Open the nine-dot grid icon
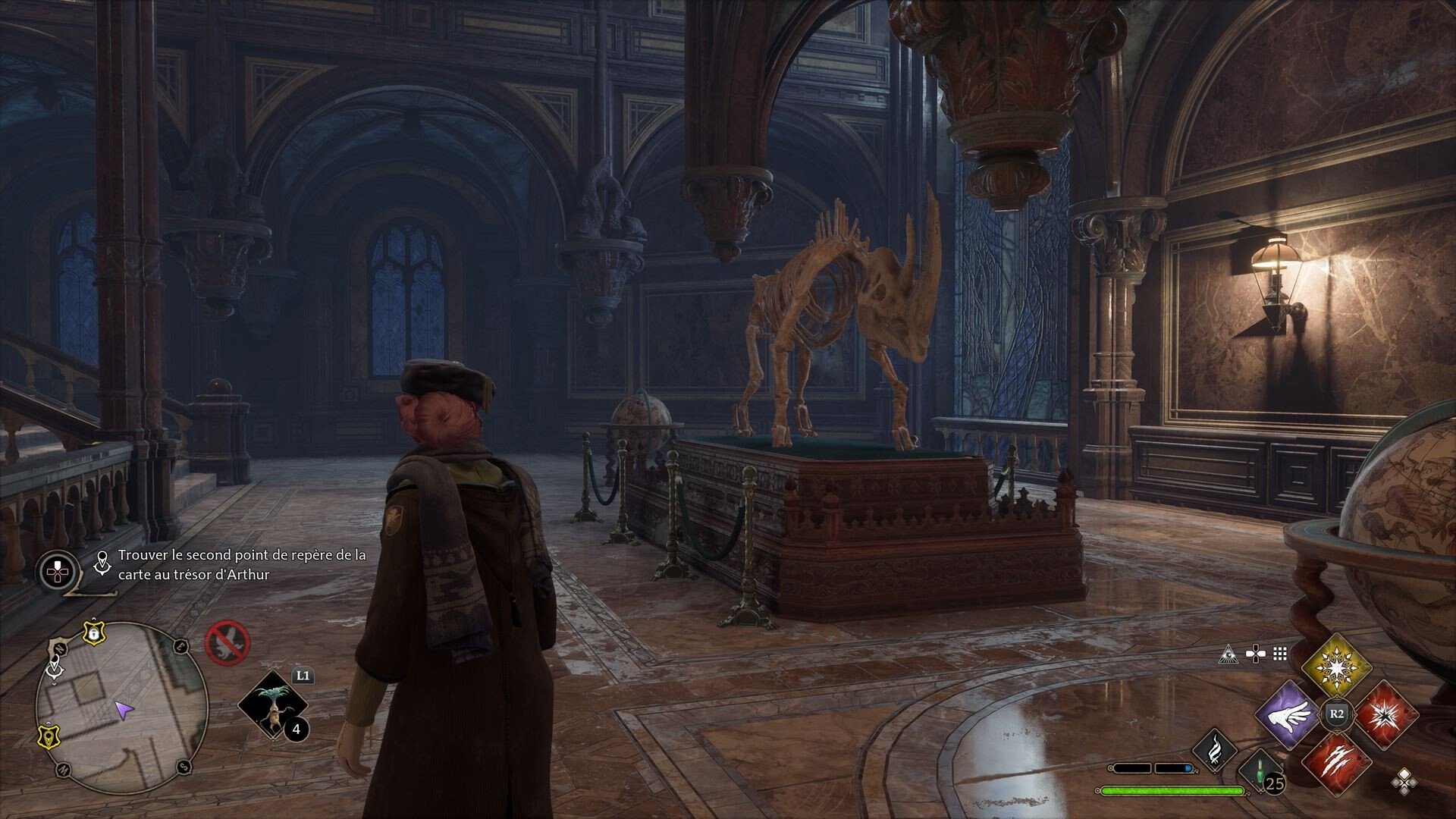Image resolution: width=1456 pixels, height=819 pixels. tap(1281, 654)
